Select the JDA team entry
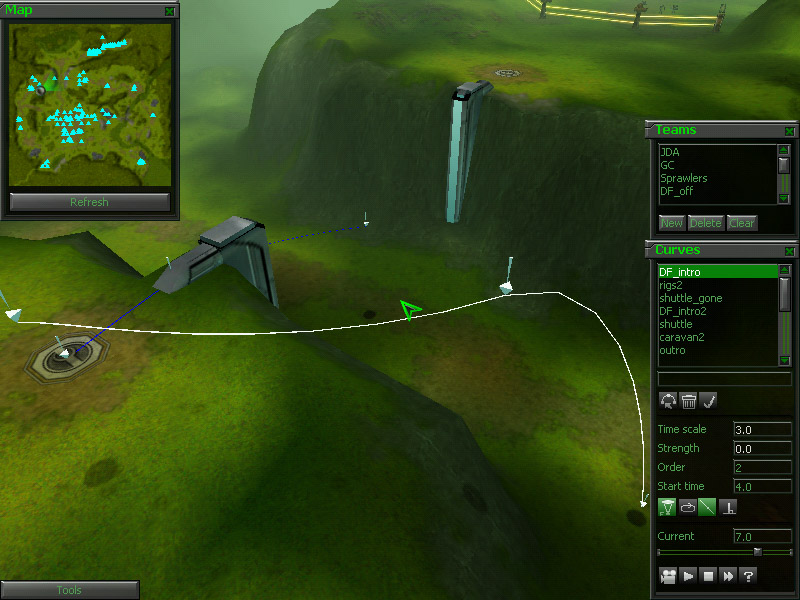The width and height of the screenshot is (800, 600). 670,152
